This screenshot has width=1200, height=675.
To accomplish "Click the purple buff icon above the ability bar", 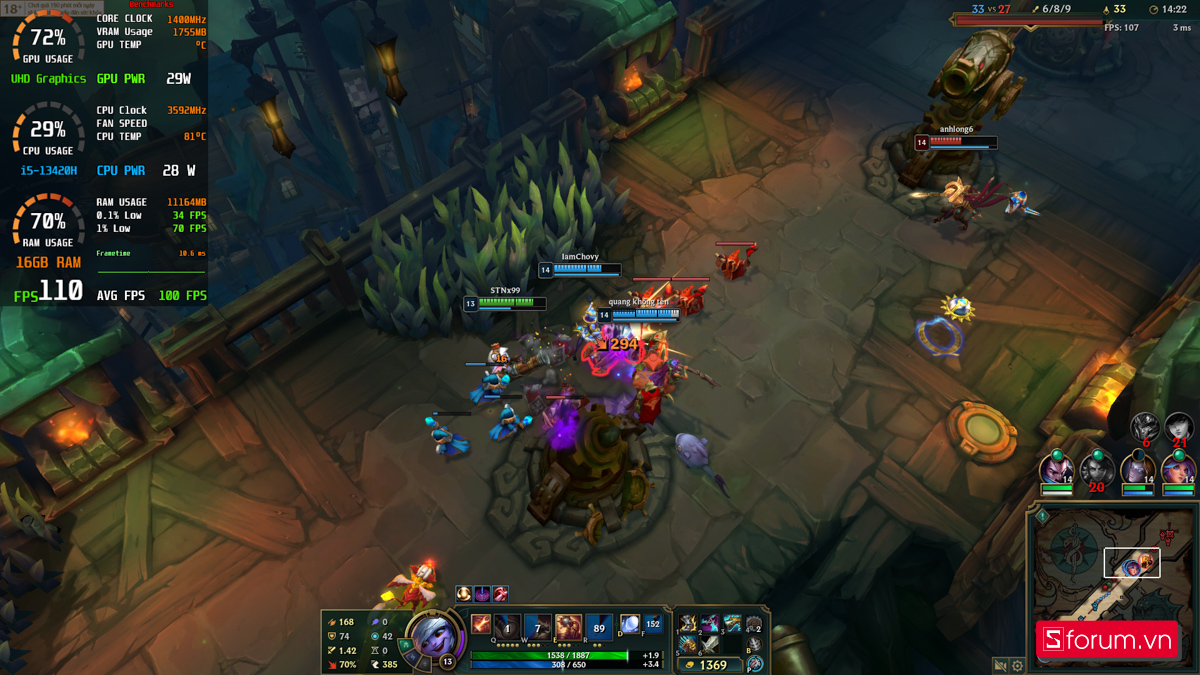I will pos(482,594).
